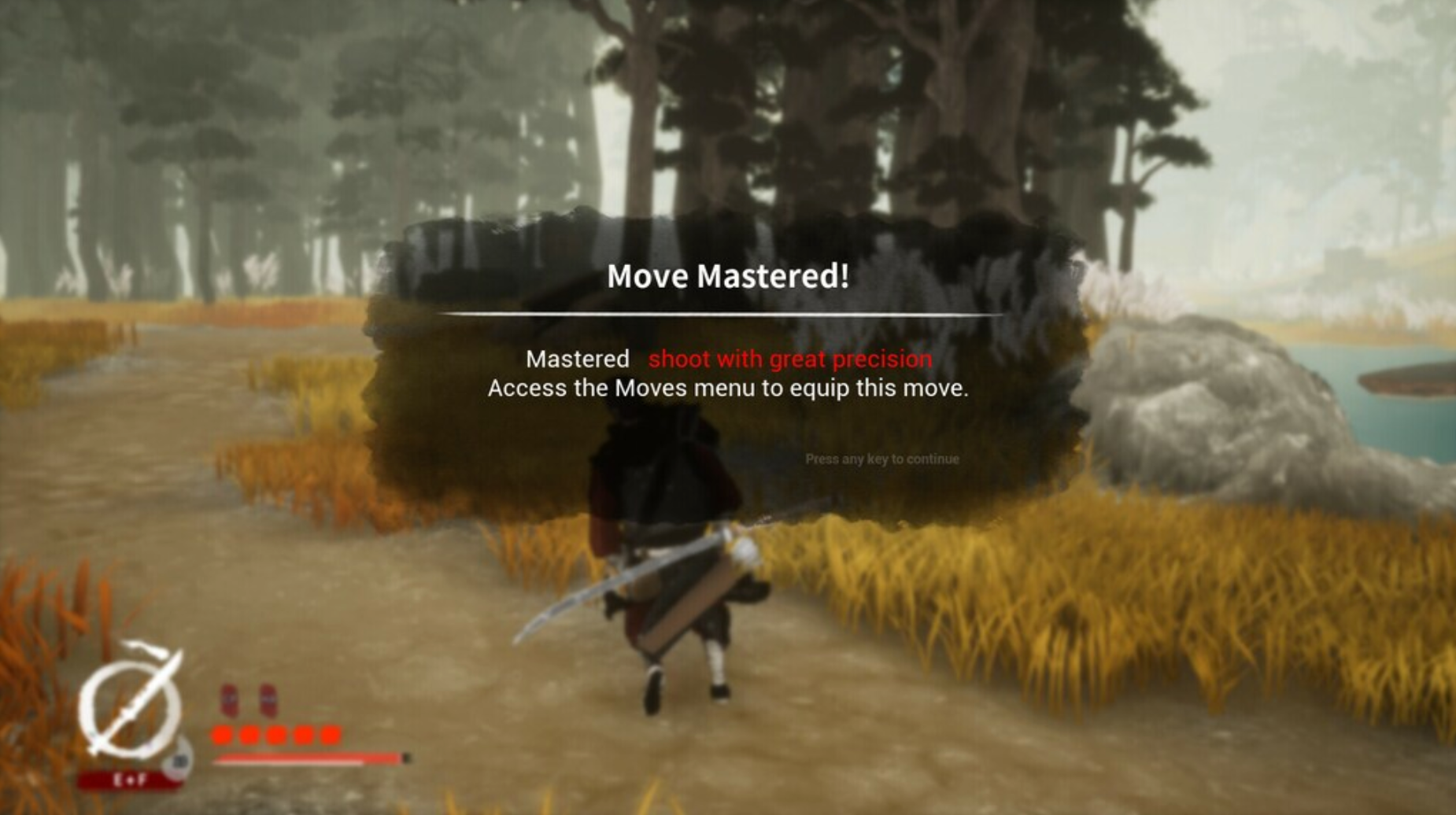The height and width of the screenshot is (815, 1456).
Task: Click the red E+F shortcut banner
Action: (131, 781)
